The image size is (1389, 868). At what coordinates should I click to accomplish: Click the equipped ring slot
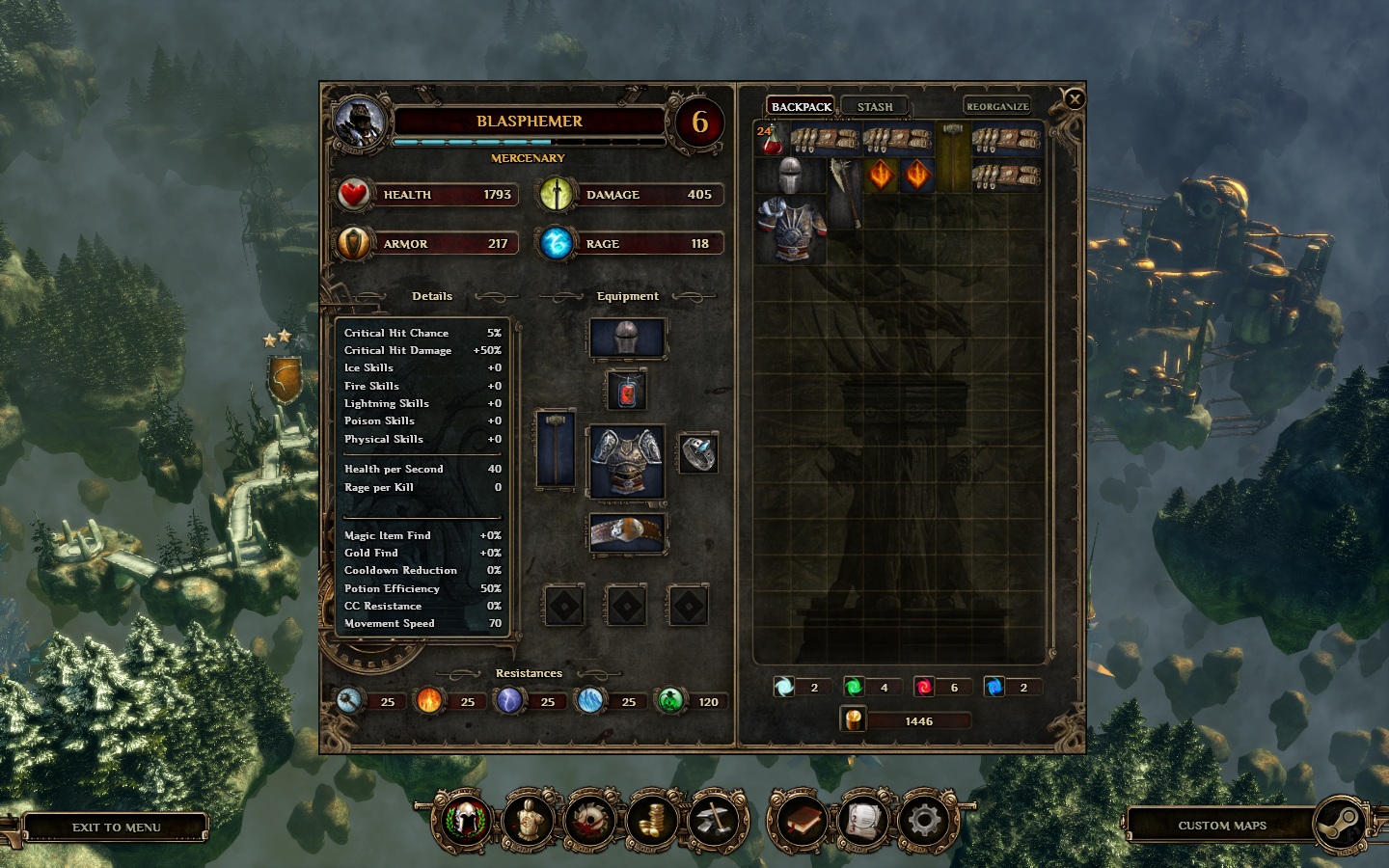point(697,453)
